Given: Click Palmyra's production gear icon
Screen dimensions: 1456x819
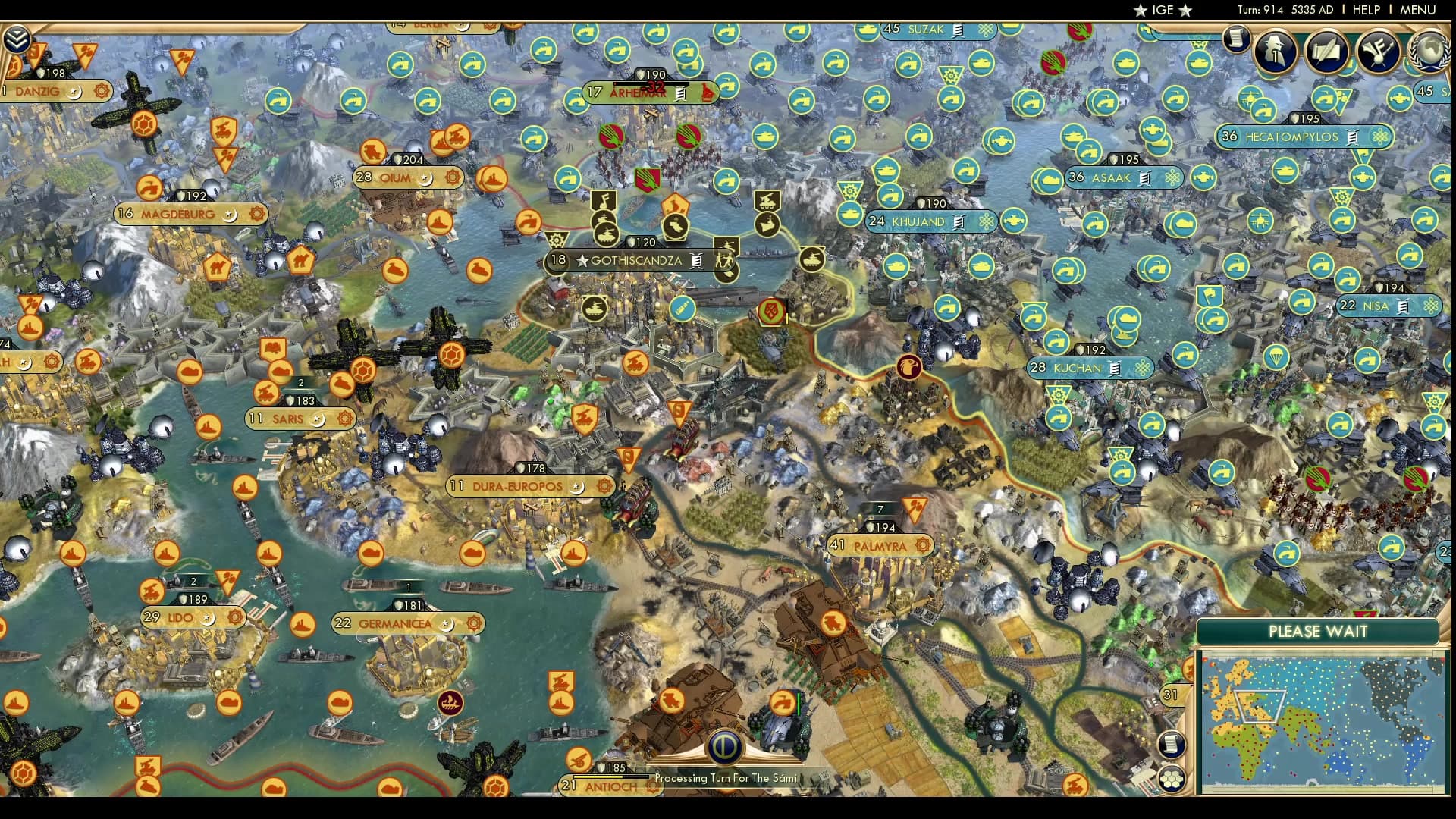Looking at the screenshot, I should (x=920, y=544).
